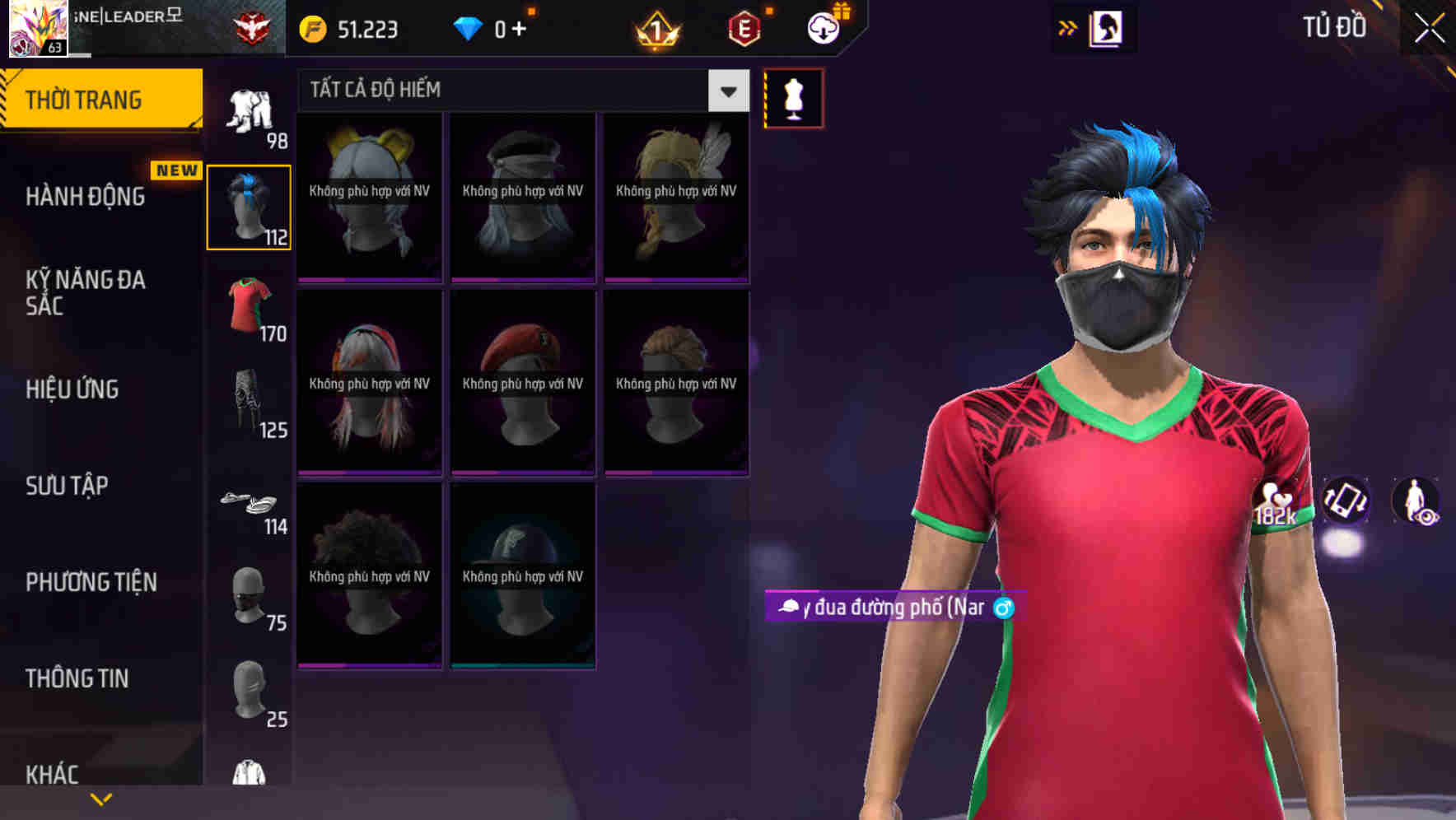This screenshot has height=820, width=1456.
Task: Switch to the HIỆU ỨNG category tab
Action: pyautogui.click(x=72, y=389)
